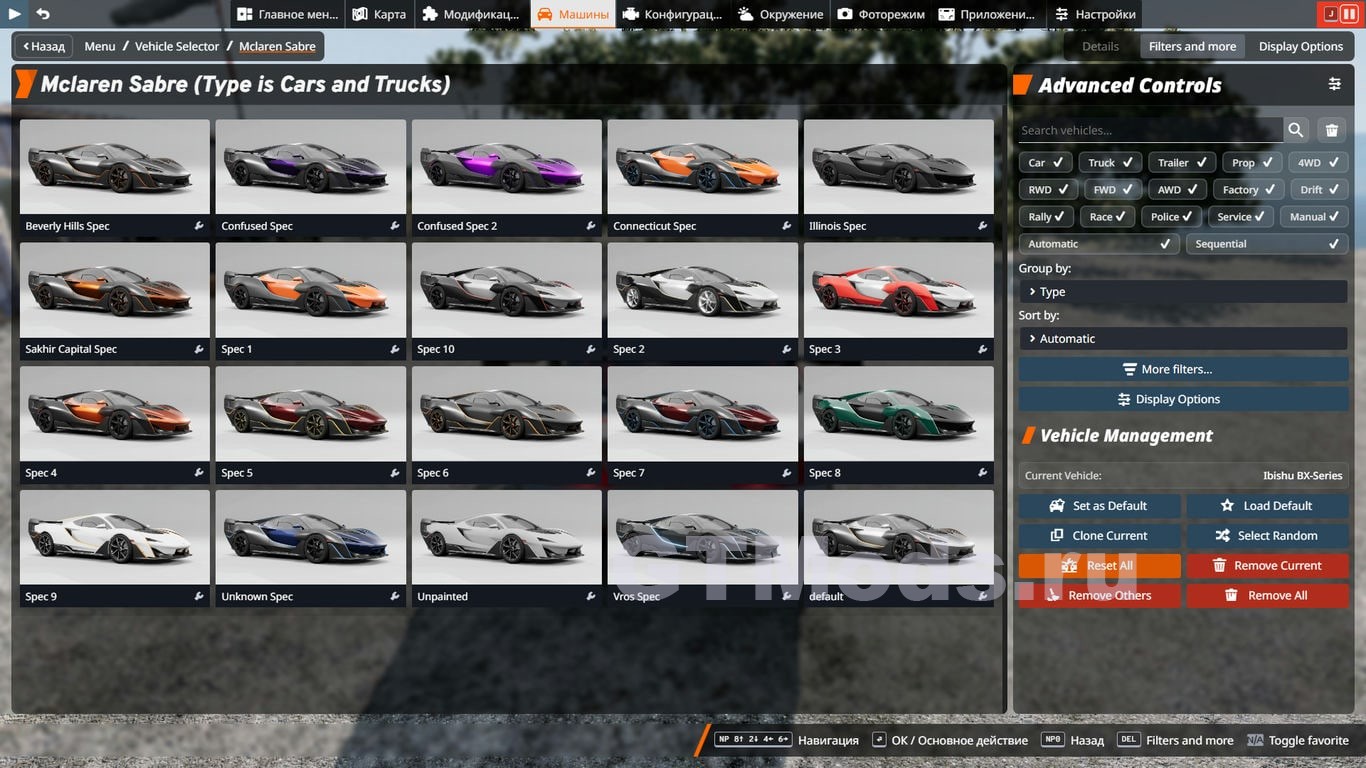Open More filters
Image resolution: width=1366 pixels, height=768 pixels.
[1183, 369]
